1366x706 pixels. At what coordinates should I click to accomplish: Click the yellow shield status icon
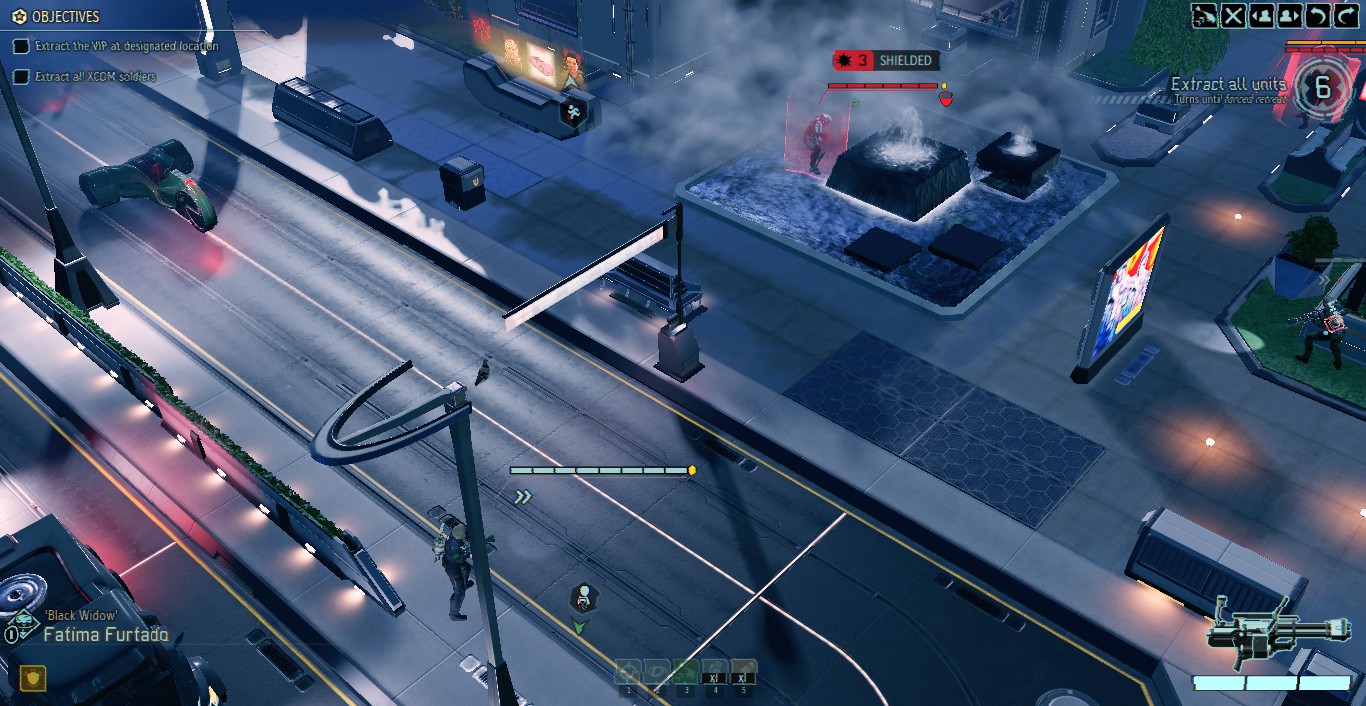tap(33, 679)
